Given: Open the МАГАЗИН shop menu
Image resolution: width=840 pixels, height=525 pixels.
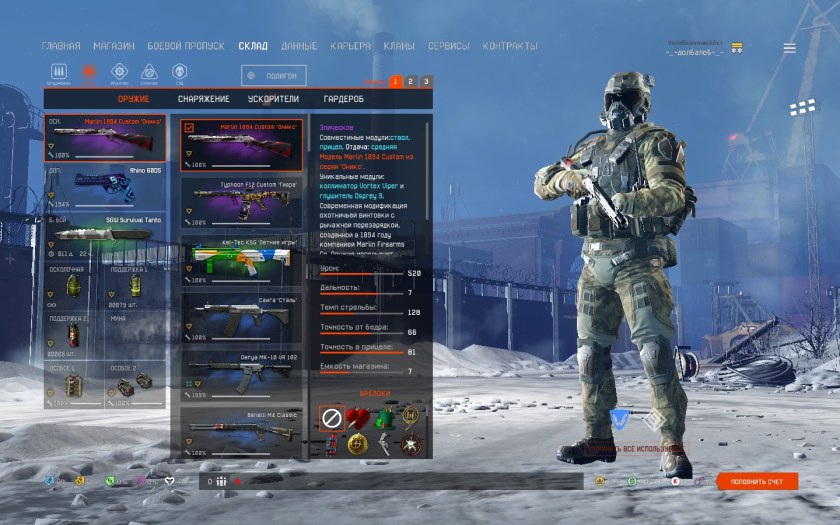Looking at the screenshot, I should coord(114,46).
